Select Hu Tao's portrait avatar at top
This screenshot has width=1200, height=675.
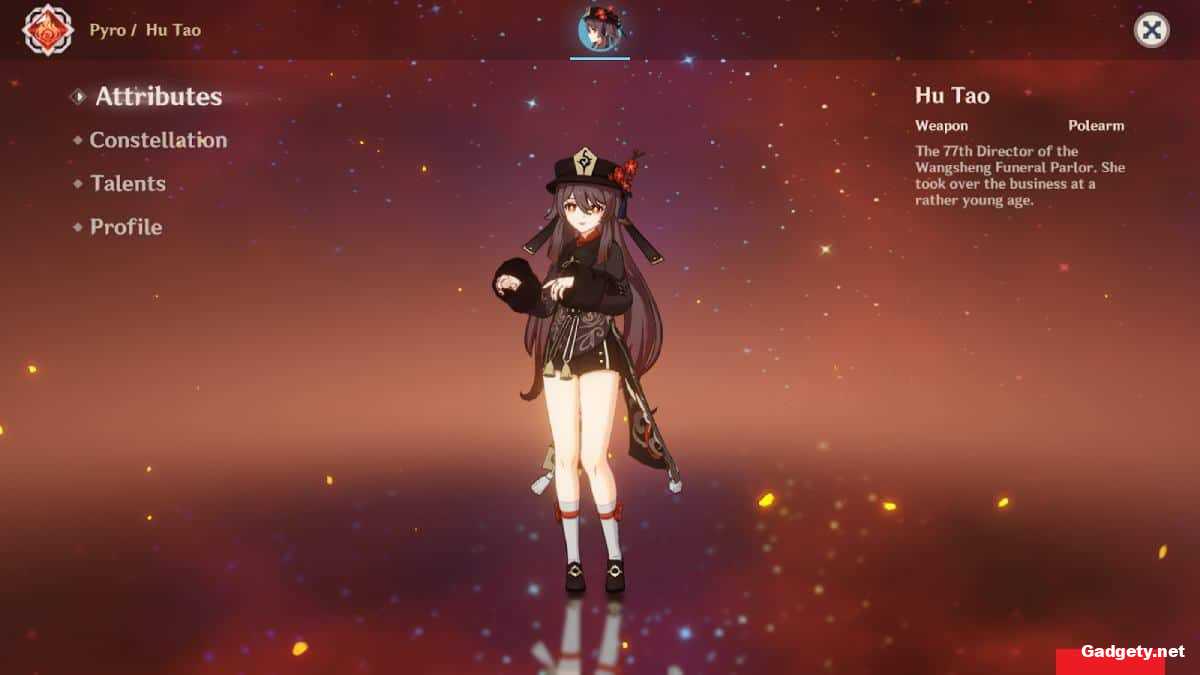click(x=600, y=30)
